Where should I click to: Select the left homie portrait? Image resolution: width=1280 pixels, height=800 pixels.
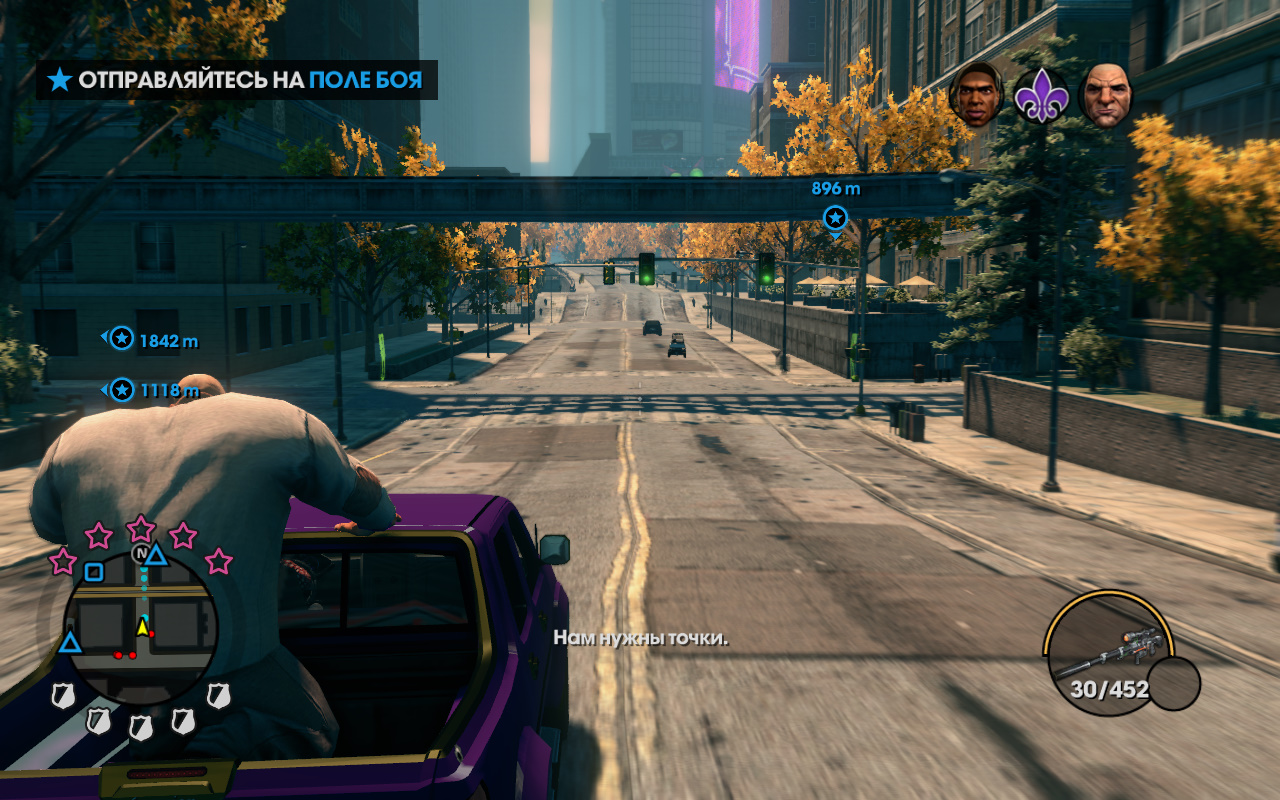point(976,94)
